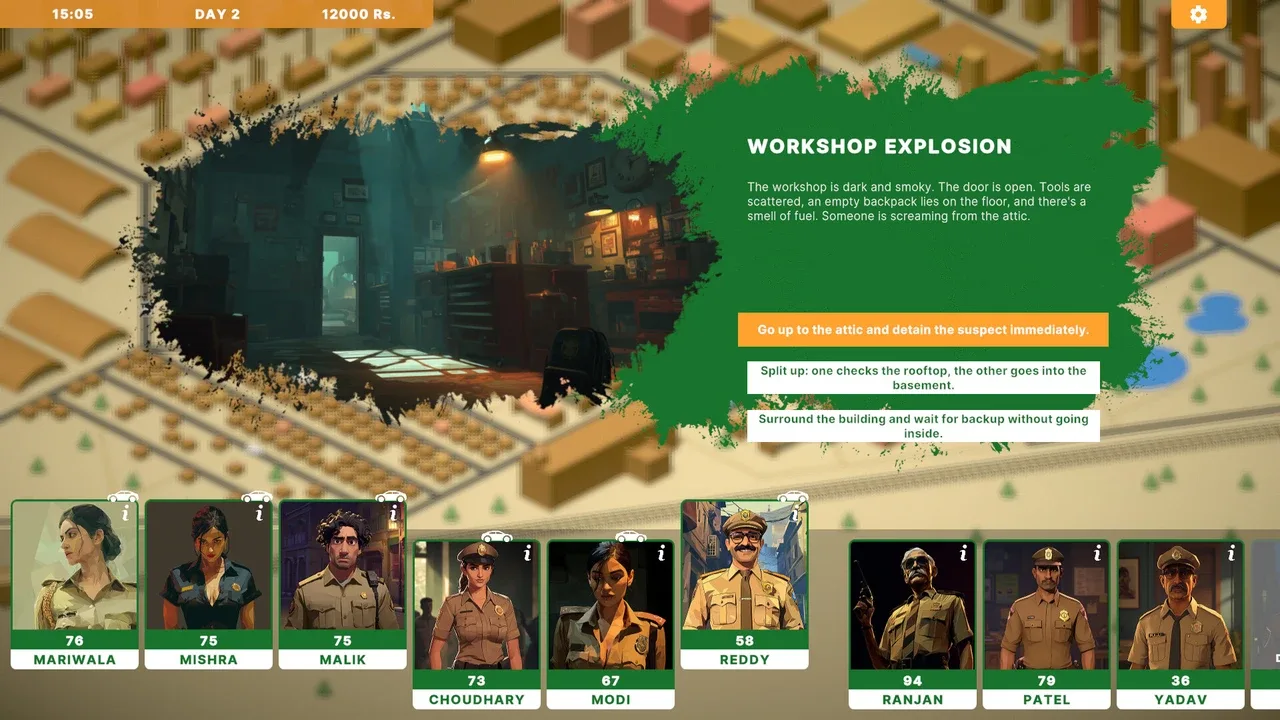Image resolution: width=1280 pixels, height=720 pixels.
Task: Open Patel's info icon
Action: [x=1097, y=553]
